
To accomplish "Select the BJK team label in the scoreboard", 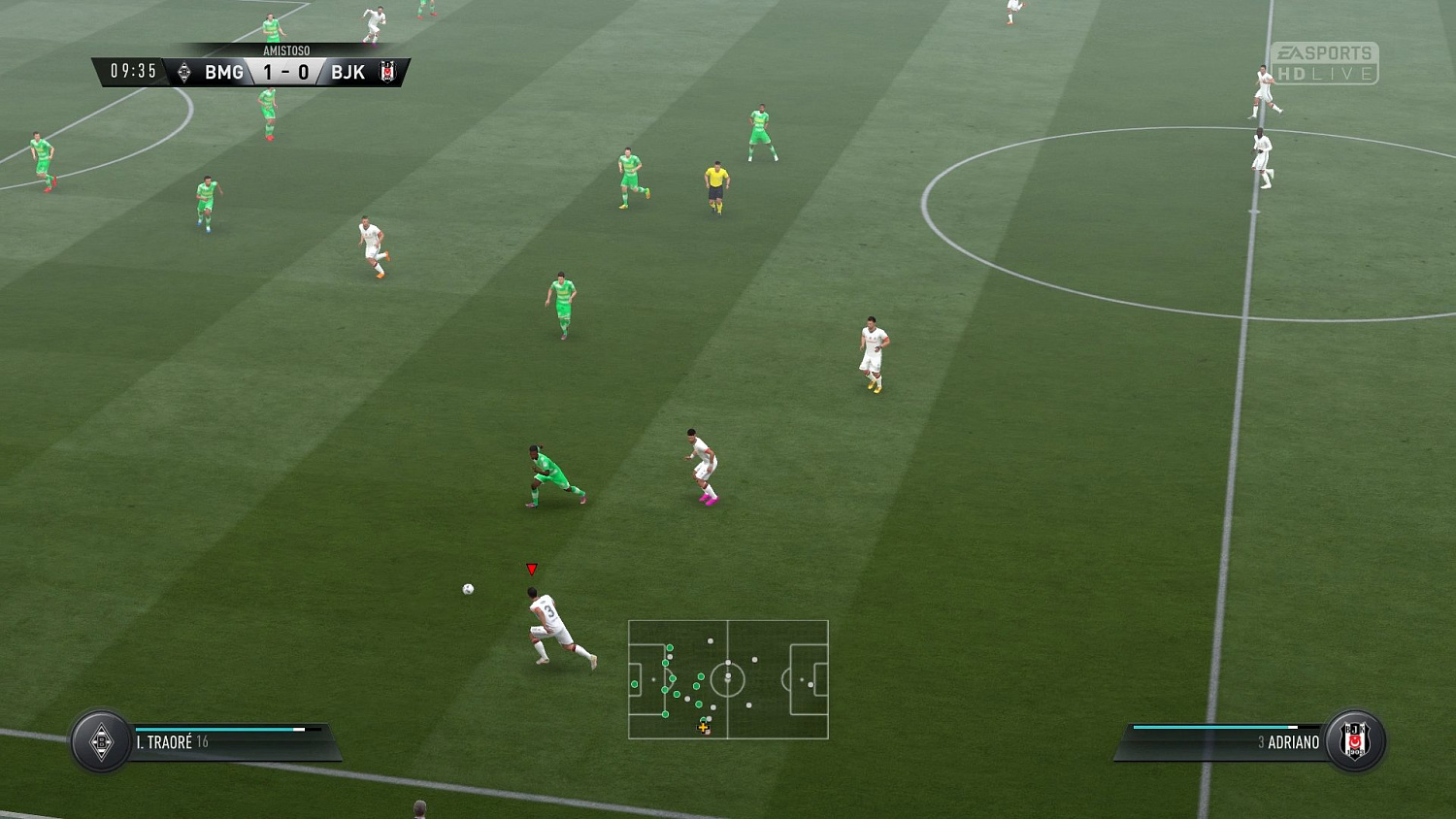I will tap(347, 72).
